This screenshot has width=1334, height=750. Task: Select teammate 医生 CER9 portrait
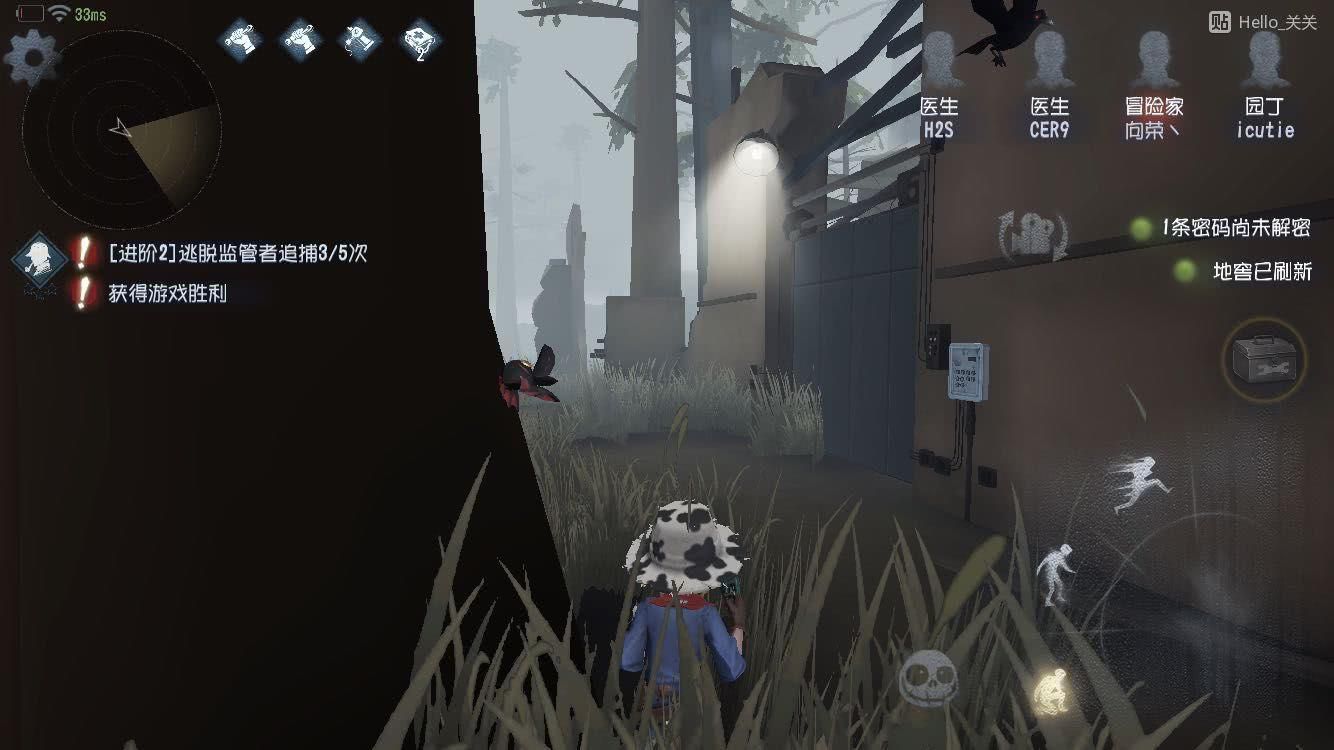tap(1049, 85)
